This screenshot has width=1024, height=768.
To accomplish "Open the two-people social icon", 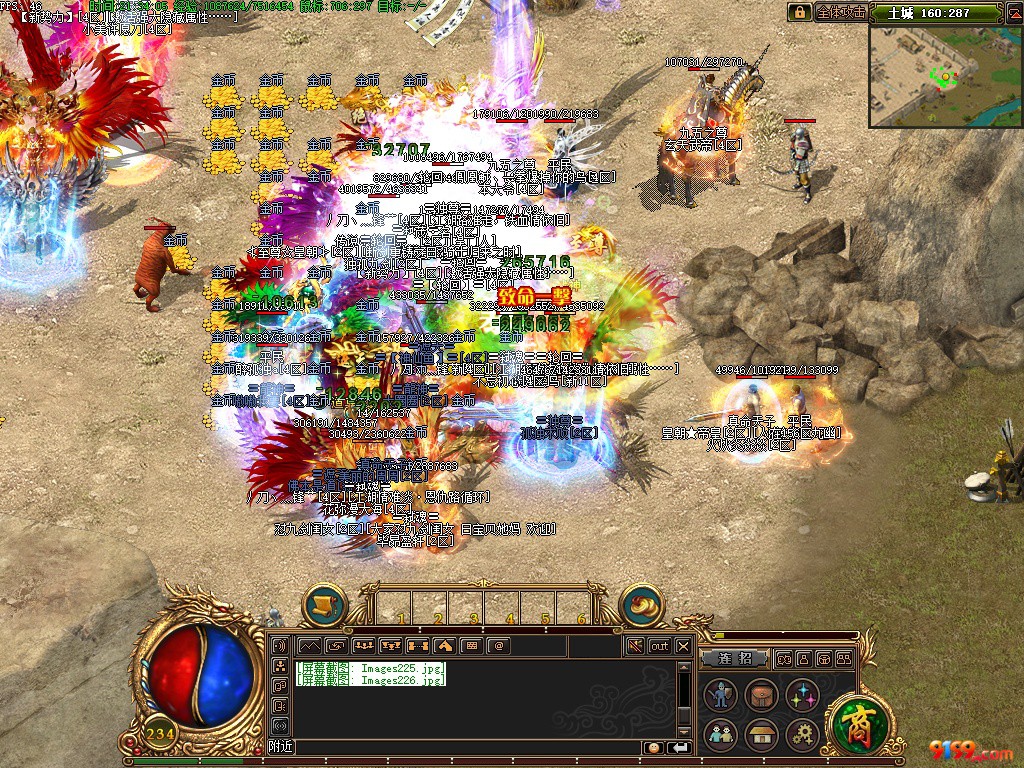I will [720, 735].
